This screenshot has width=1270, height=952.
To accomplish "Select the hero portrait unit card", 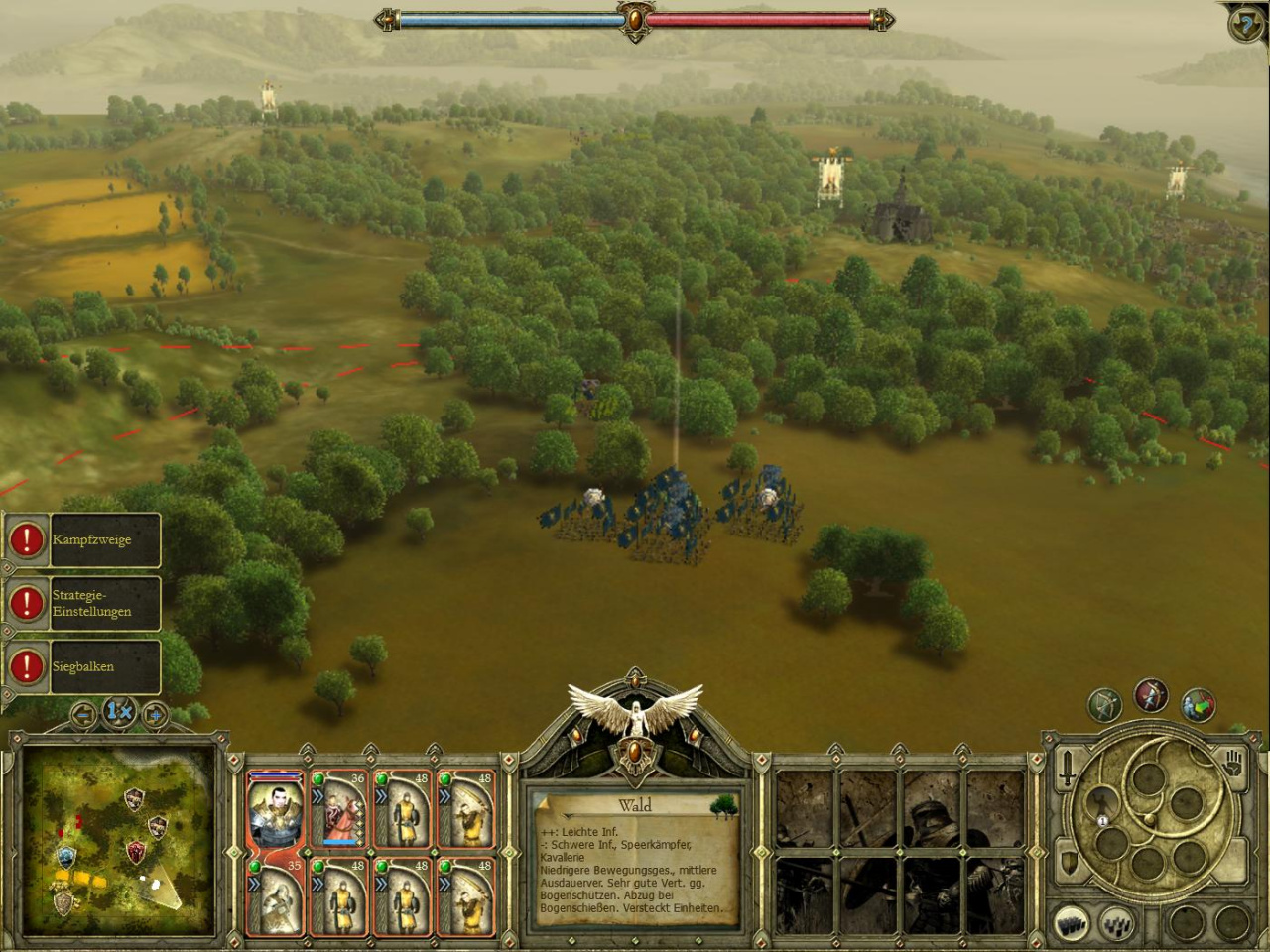I will 275,810.
